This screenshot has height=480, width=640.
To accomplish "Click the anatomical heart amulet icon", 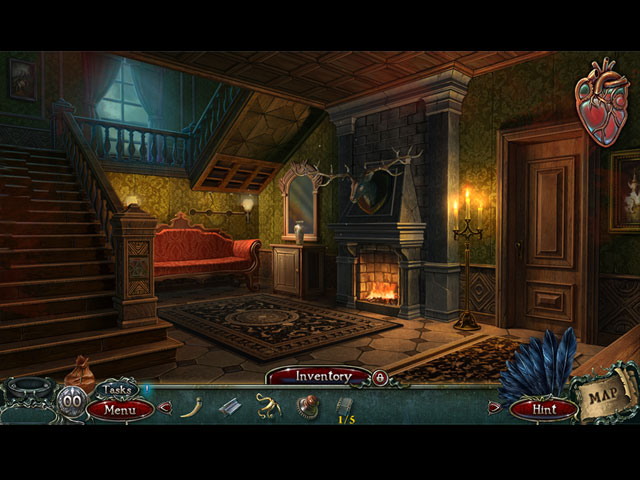I will pos(600,102).
